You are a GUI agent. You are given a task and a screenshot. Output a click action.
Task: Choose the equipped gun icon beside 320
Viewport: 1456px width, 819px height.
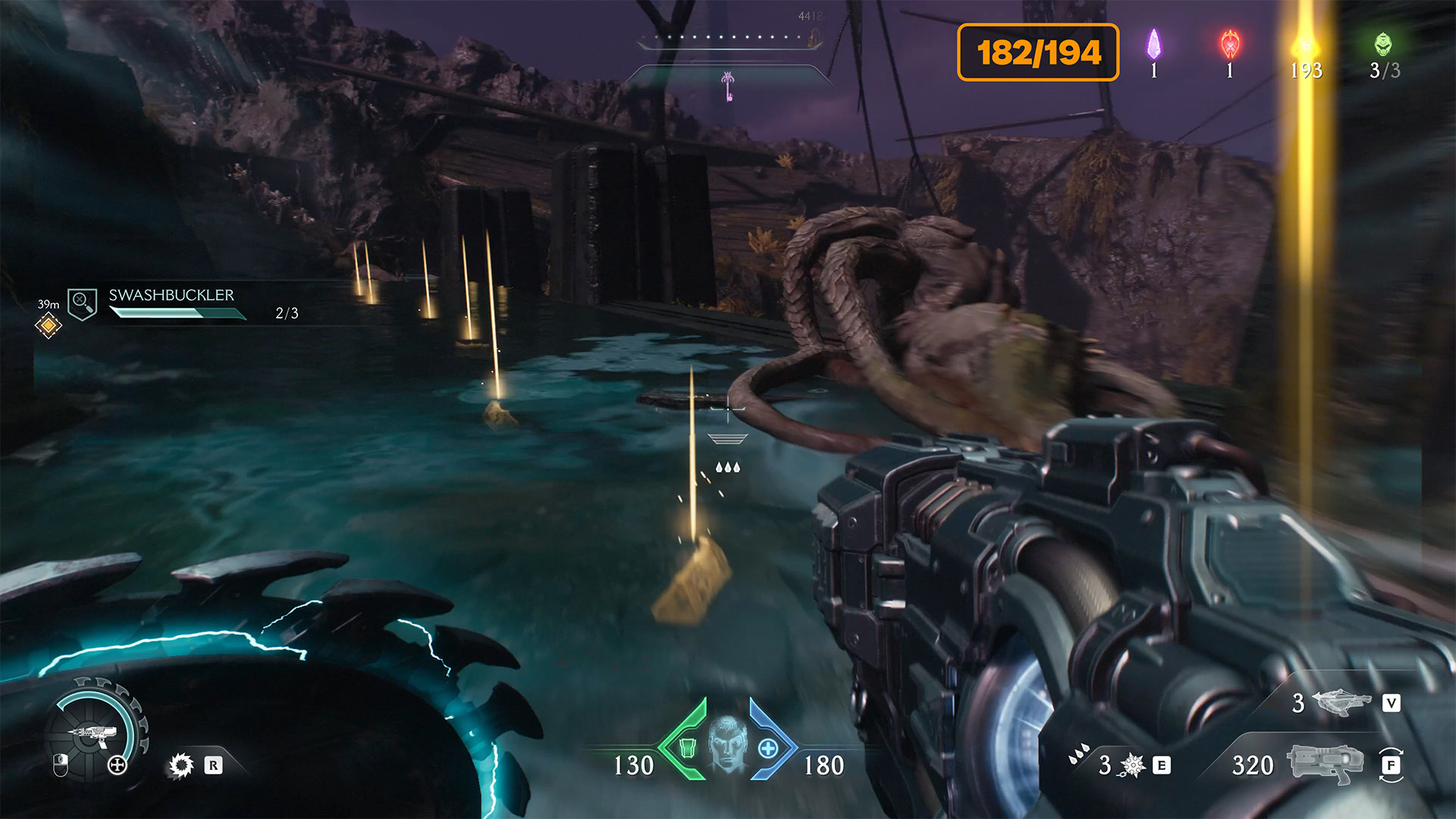pos(1325,763)
